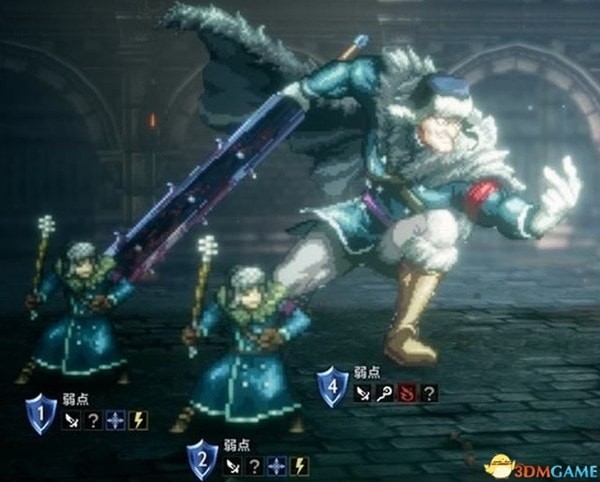
Task: Click the ice weakness icon beside shield 2
Action: pos(276,465)
